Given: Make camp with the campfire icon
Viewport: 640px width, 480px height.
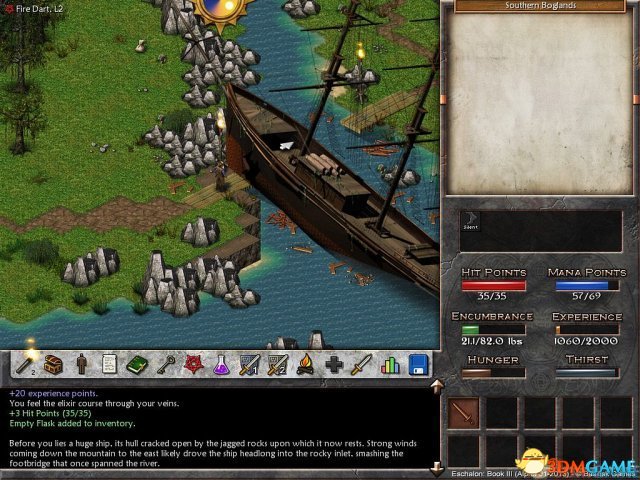Looking at the screenshot, I should [306, 365].
